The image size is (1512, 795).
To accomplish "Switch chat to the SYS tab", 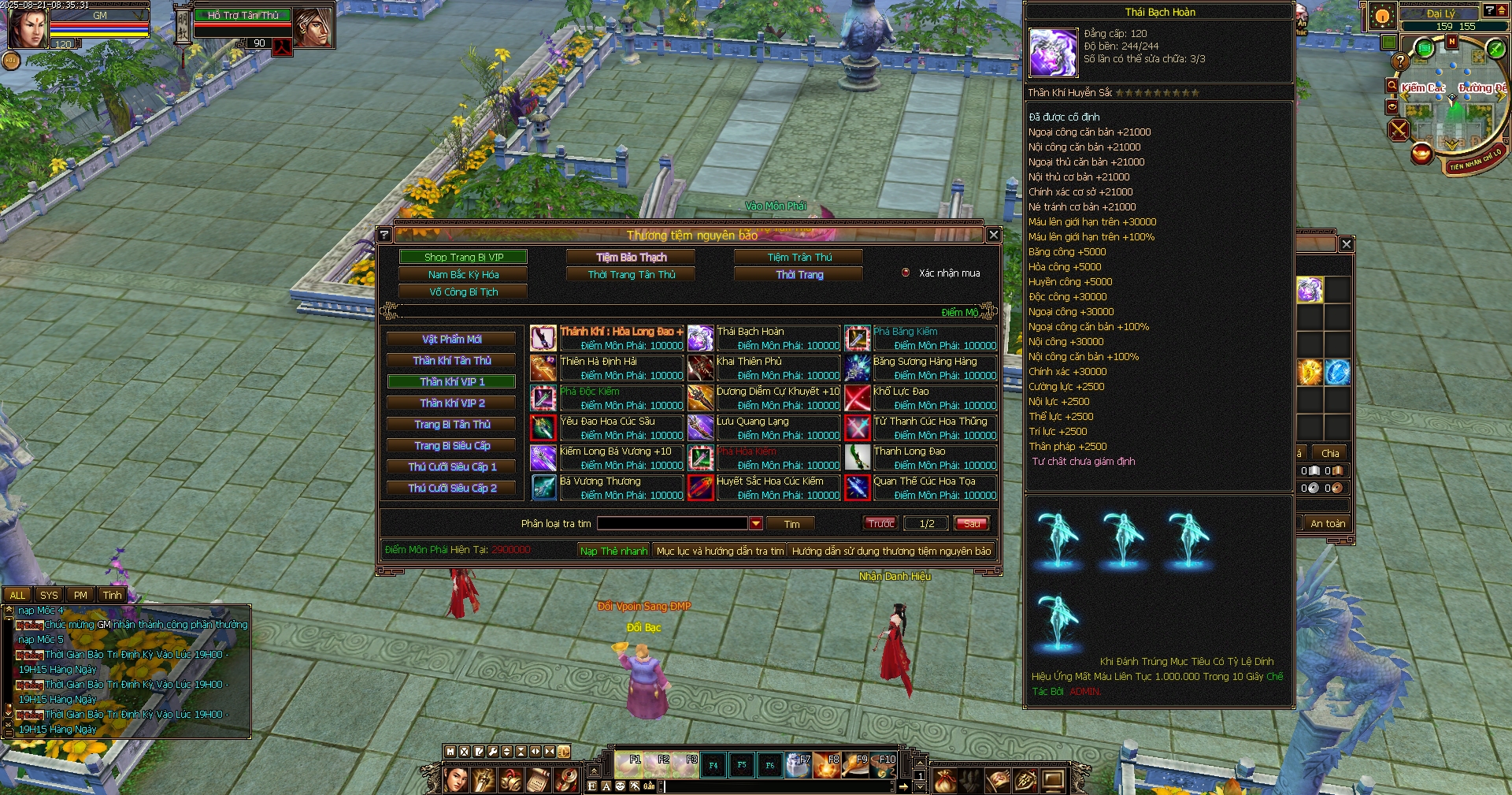I will (x=49, y=595).
